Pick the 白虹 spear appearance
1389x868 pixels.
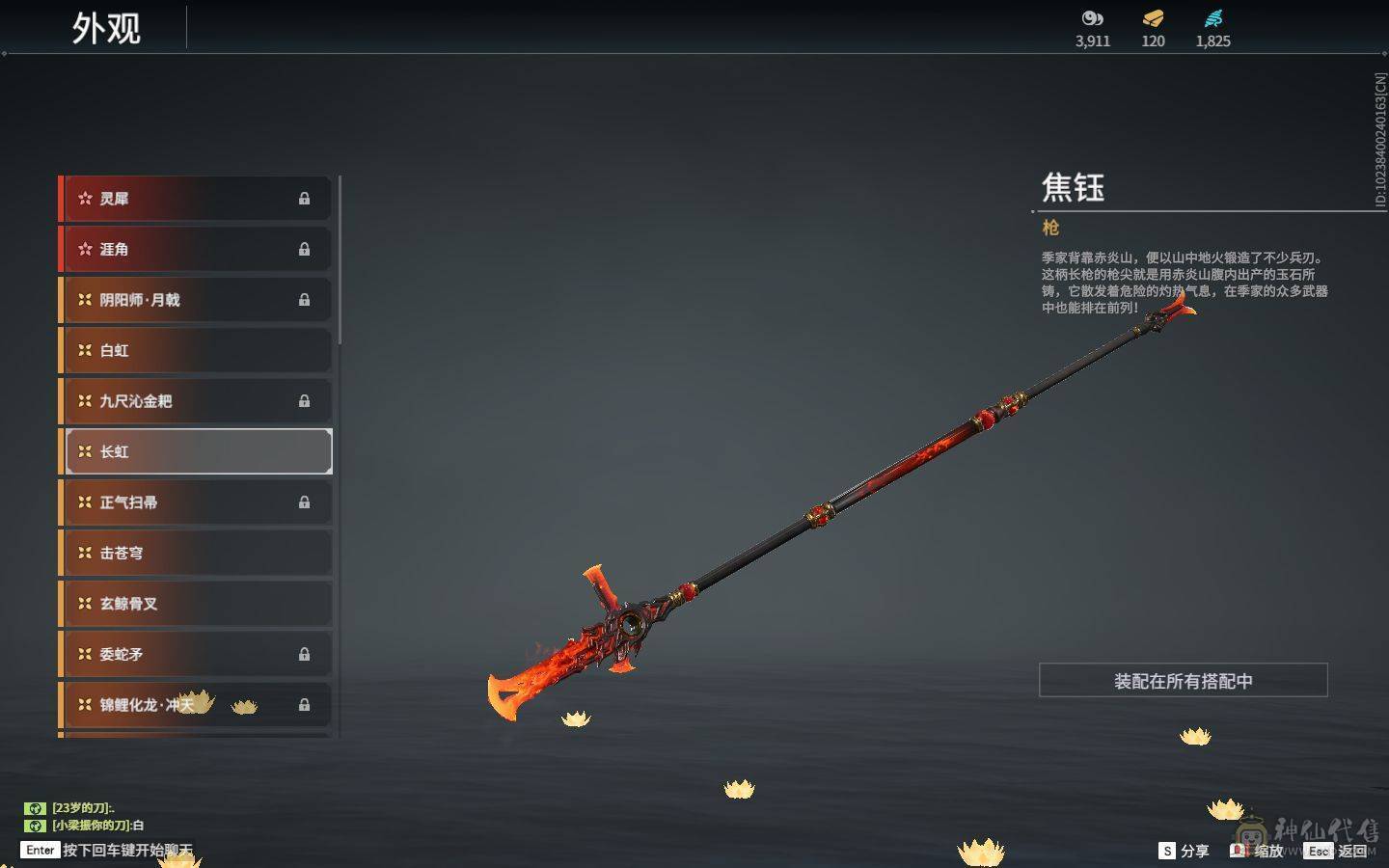coord(196,350)
